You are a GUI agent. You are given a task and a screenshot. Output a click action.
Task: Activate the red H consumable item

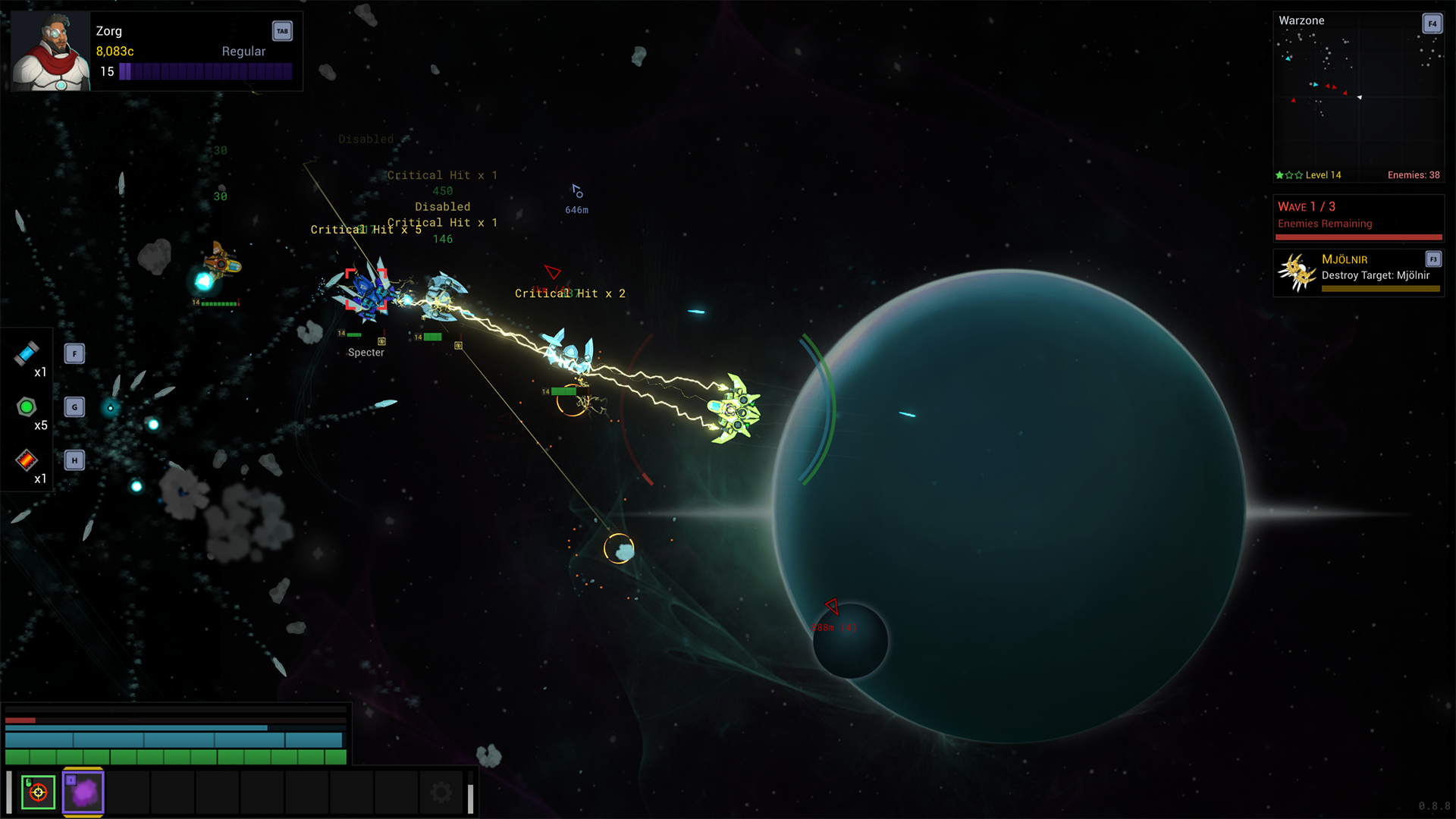click(27, 460)
